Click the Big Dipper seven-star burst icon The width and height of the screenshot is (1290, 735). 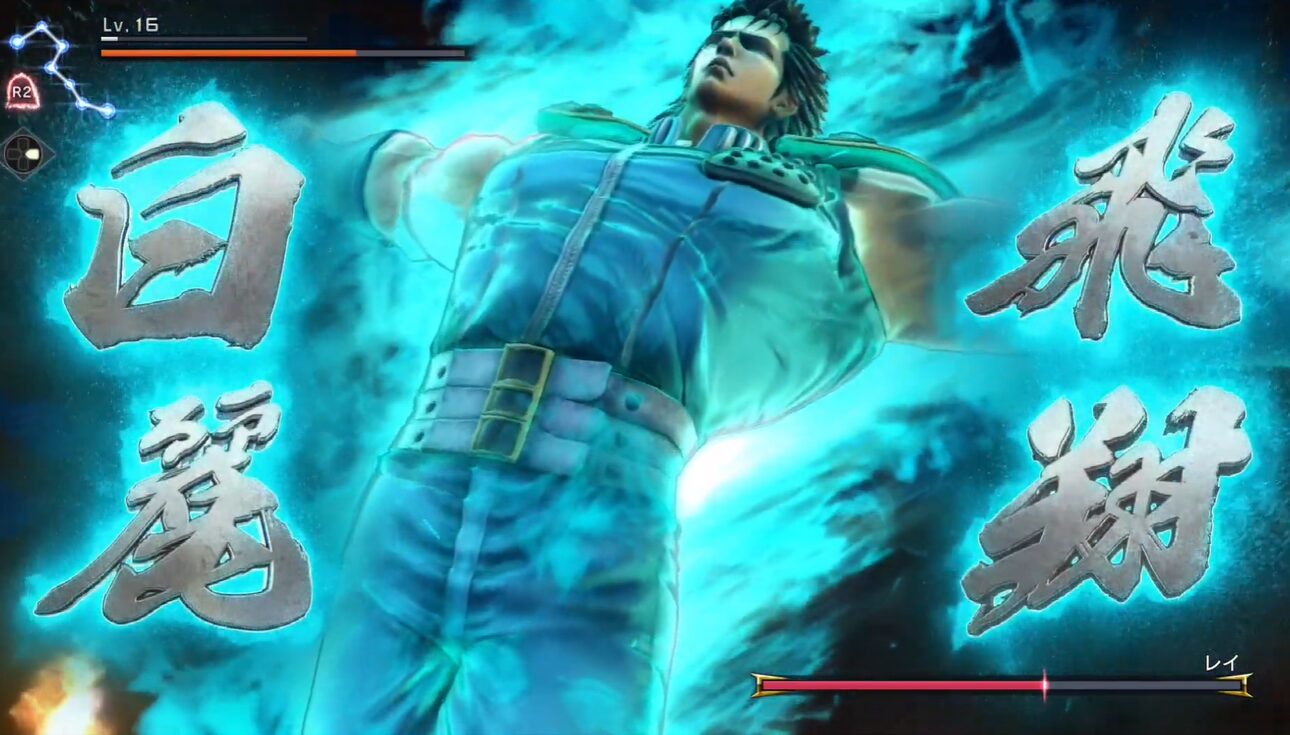pyautogui.click(x=58, y=67)
